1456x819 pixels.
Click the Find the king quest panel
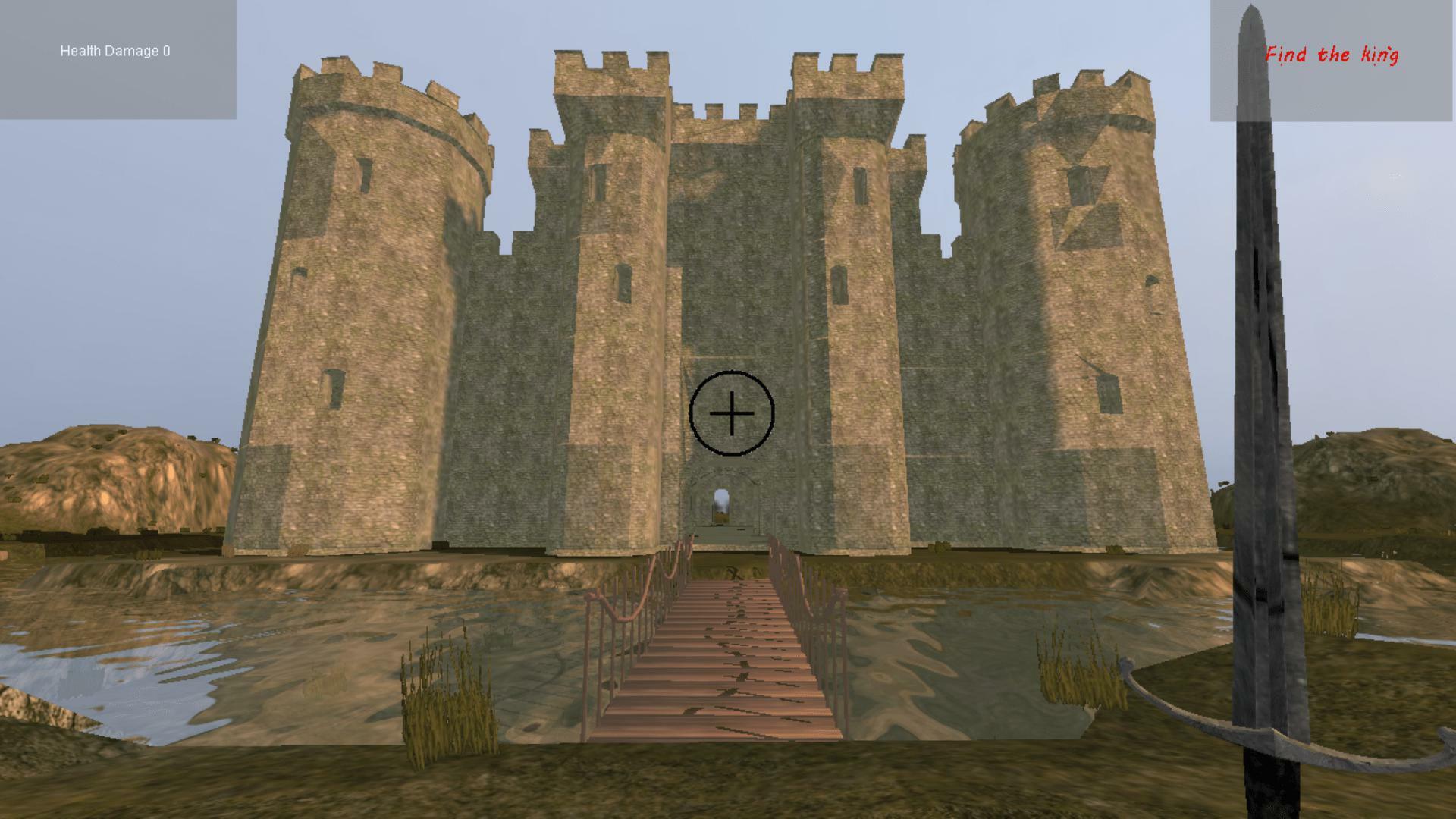(x=1335, y=61)
